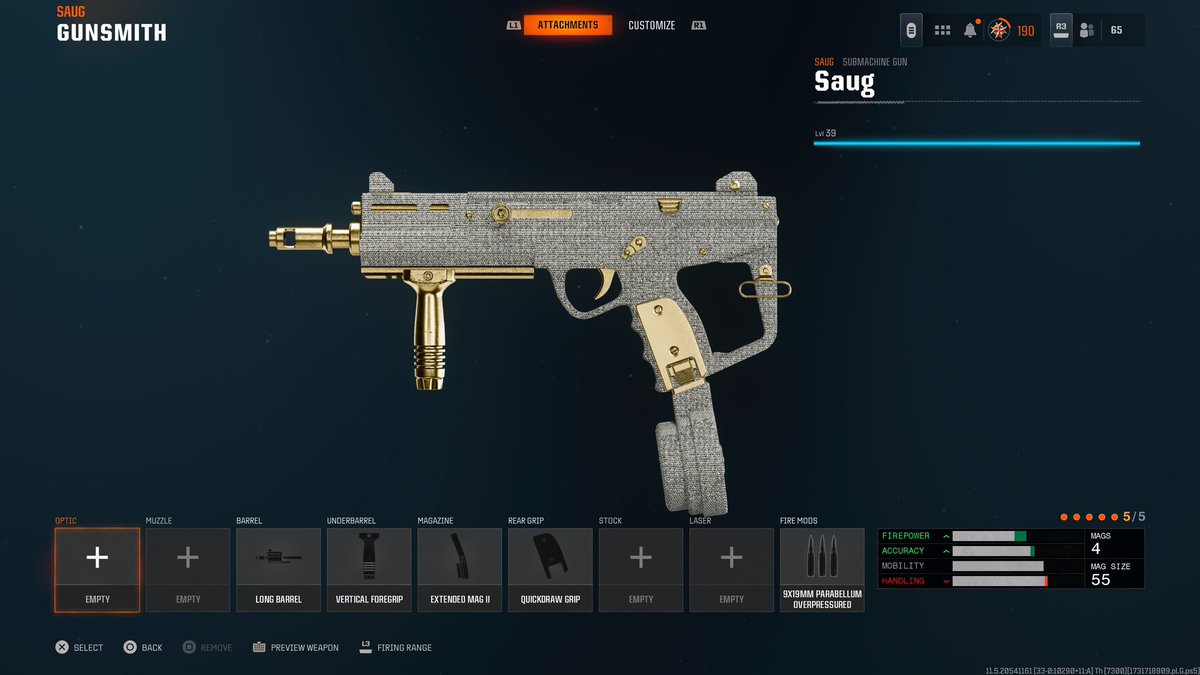The image size is (1200, 675).
Task: Go to the Firing Range
Action: pos(395,647)
